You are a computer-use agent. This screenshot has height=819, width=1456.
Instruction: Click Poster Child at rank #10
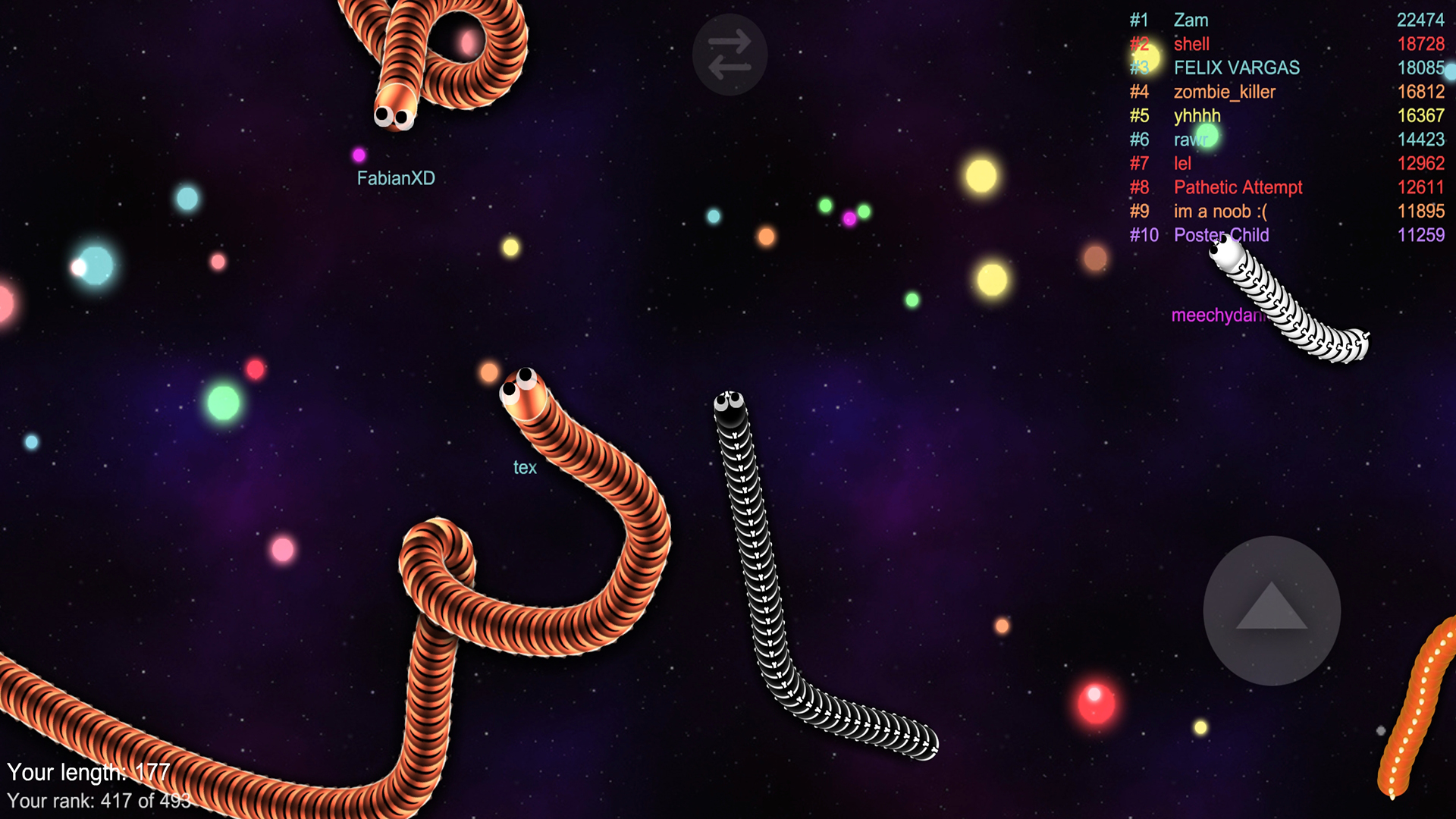pos(1219,235)
